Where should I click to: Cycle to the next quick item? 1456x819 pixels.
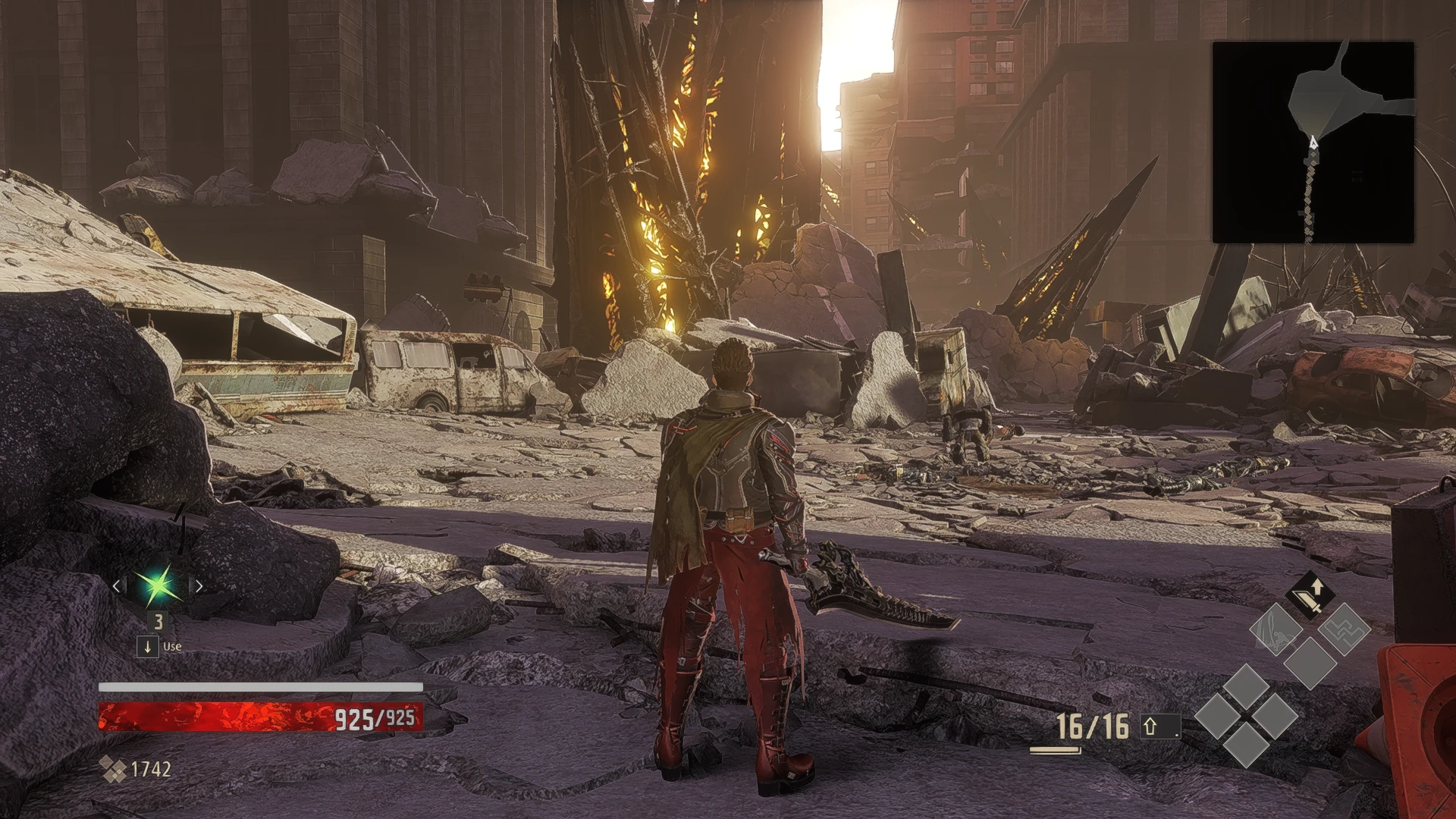(x=199, y=585)
